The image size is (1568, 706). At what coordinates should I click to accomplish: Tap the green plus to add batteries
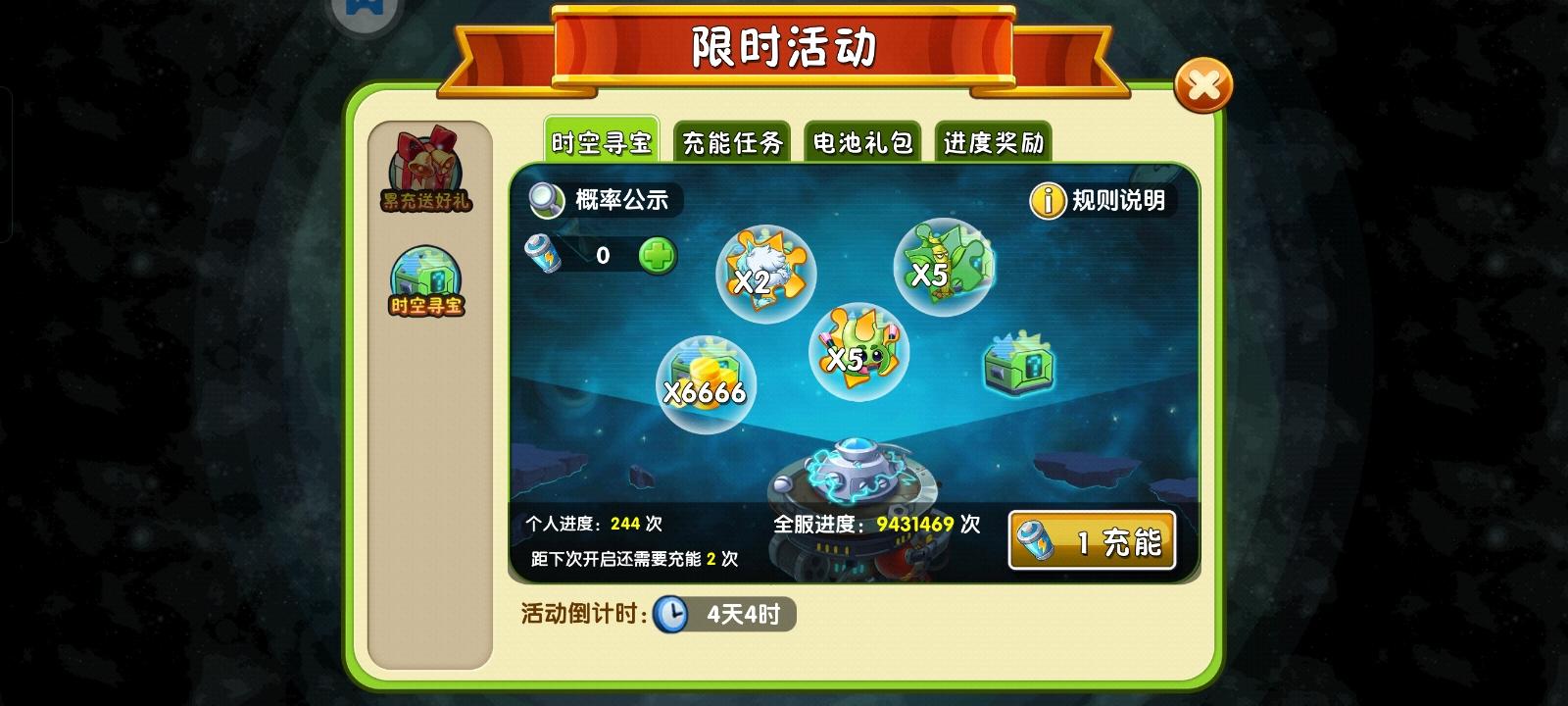[x=659, y=255]
